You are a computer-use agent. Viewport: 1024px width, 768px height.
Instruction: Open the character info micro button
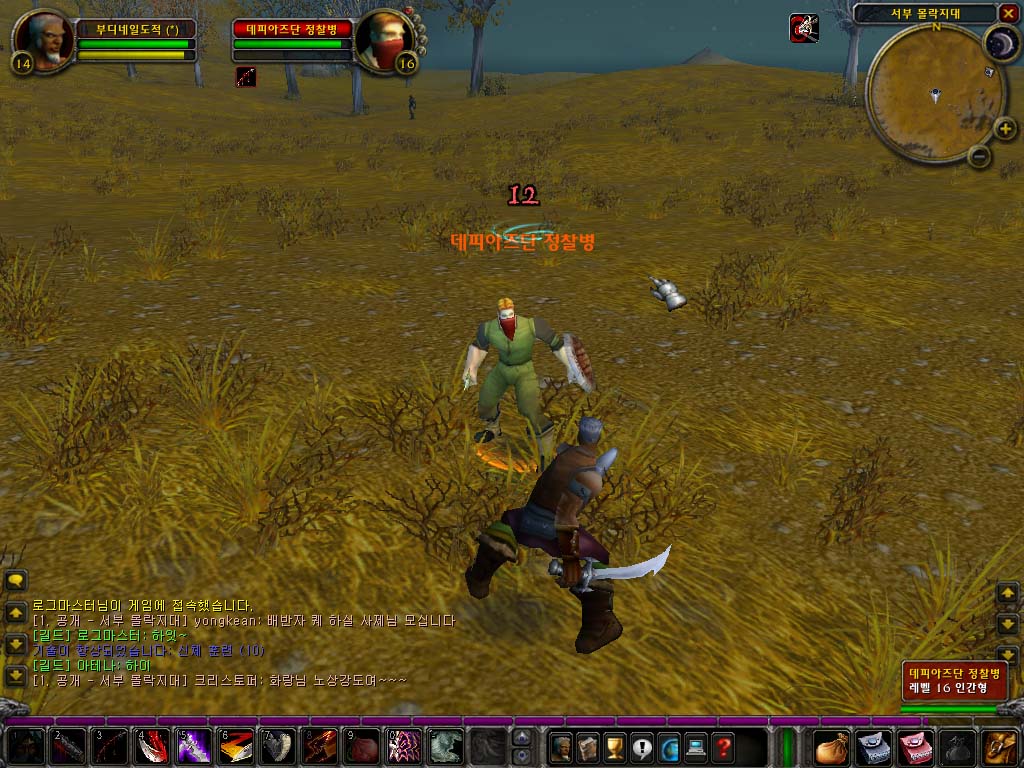tap(561, 746)
